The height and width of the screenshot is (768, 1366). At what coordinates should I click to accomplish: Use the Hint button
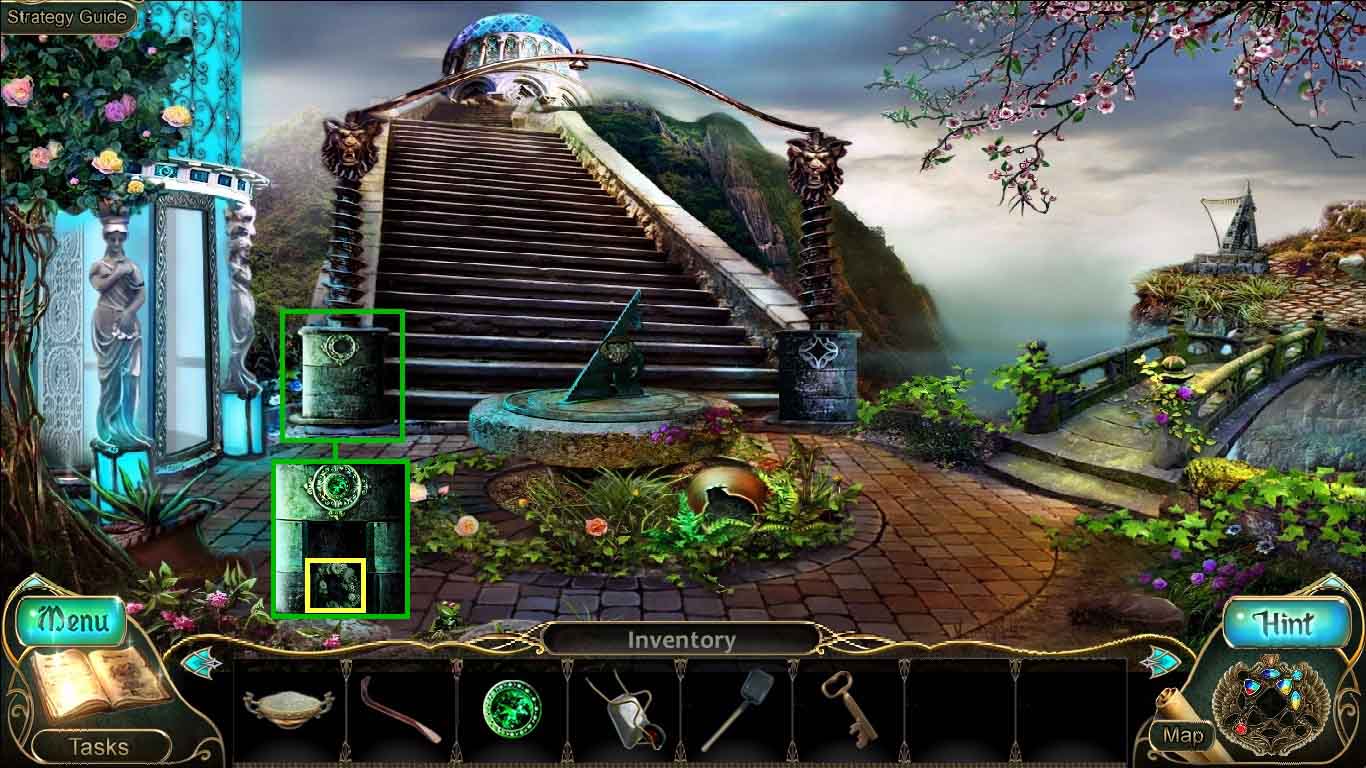tap(1284, 624)
